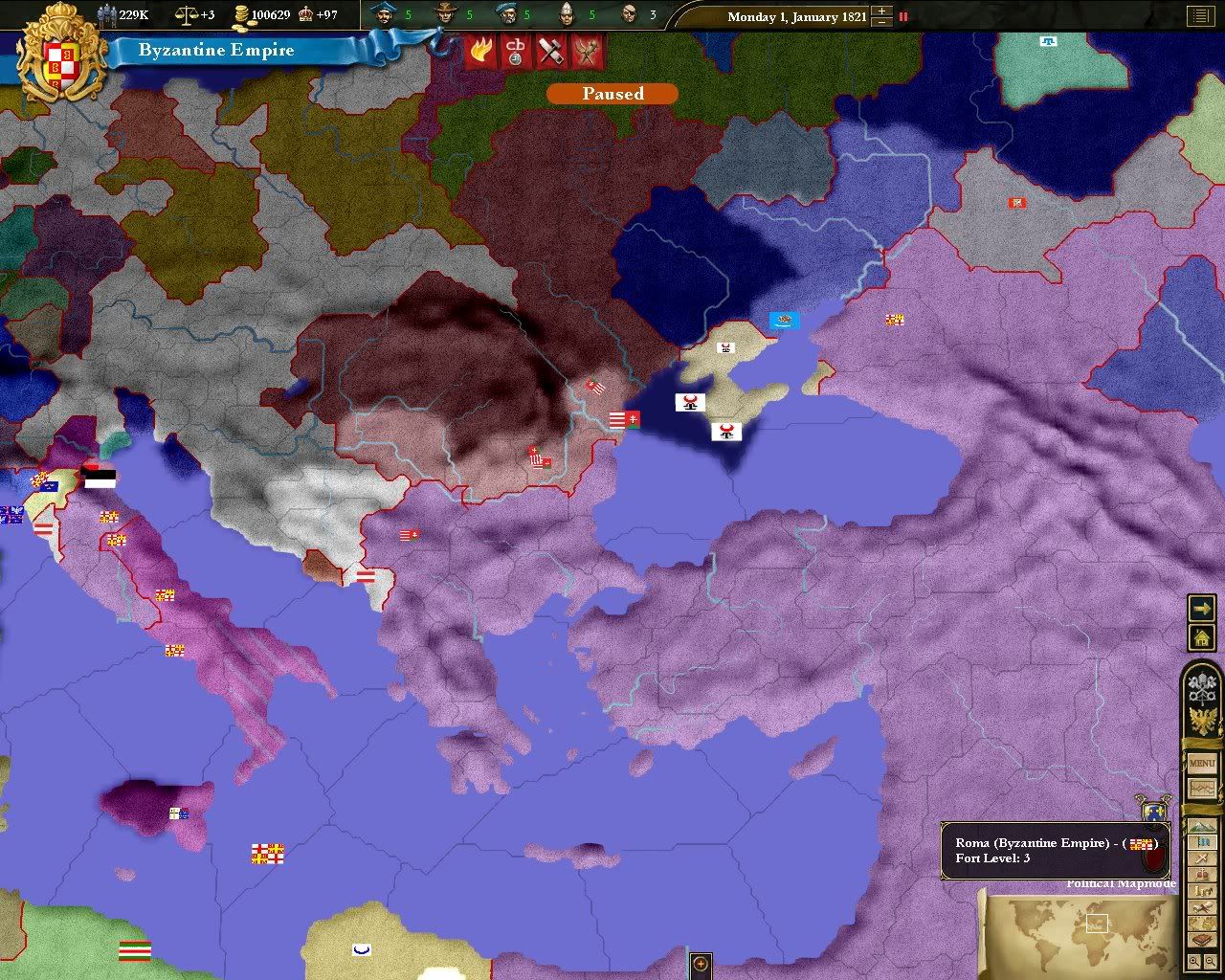Open the MENU from the sidebar
The height and width of the screenshot is (980, 1225).
[1200, 765]
